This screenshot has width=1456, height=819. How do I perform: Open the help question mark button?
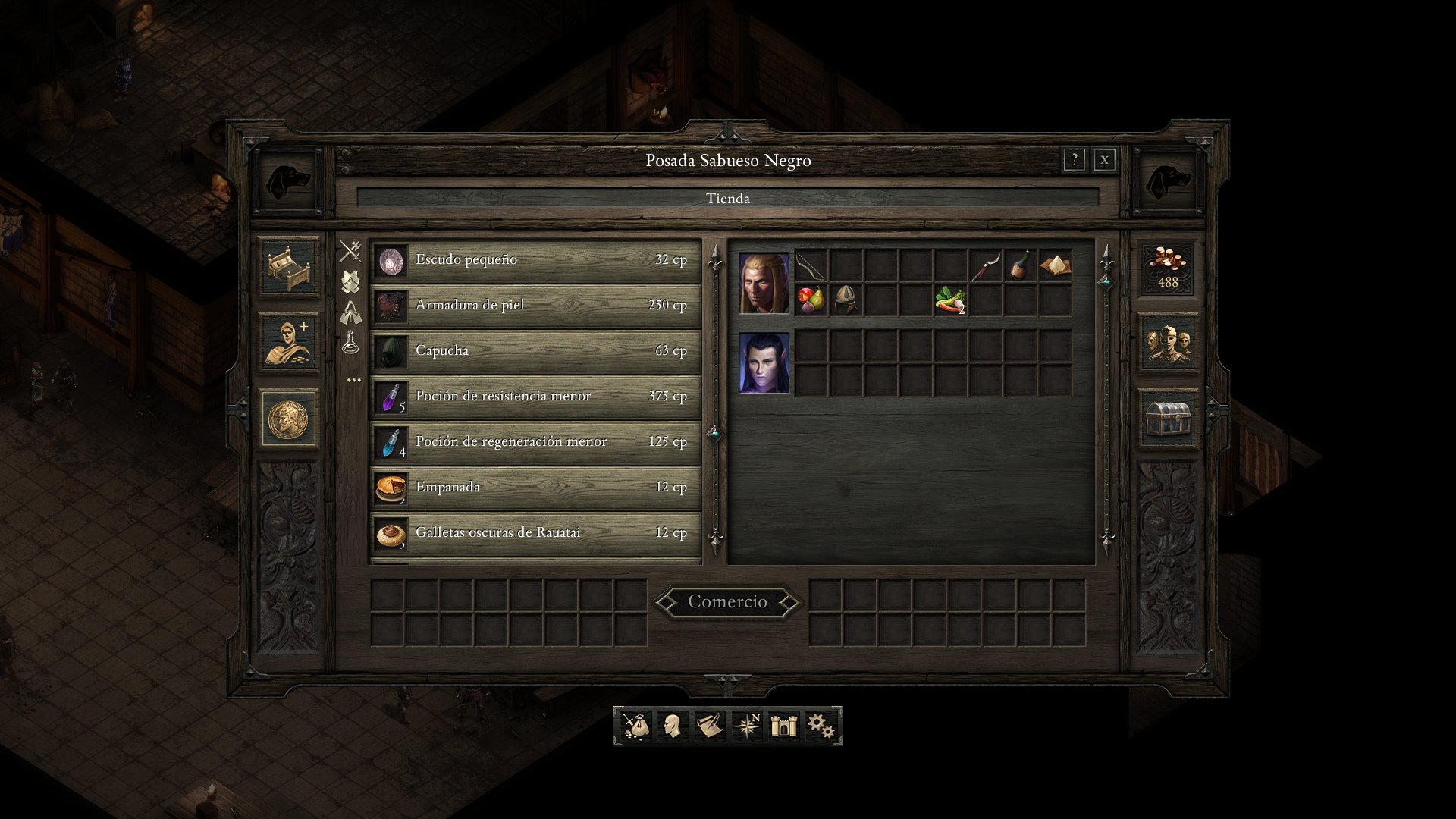1075,158
